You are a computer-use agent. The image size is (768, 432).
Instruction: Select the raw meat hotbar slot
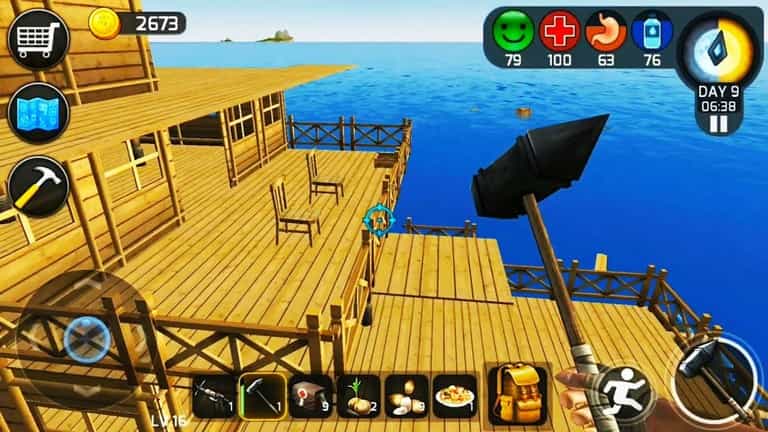point(310,397)
